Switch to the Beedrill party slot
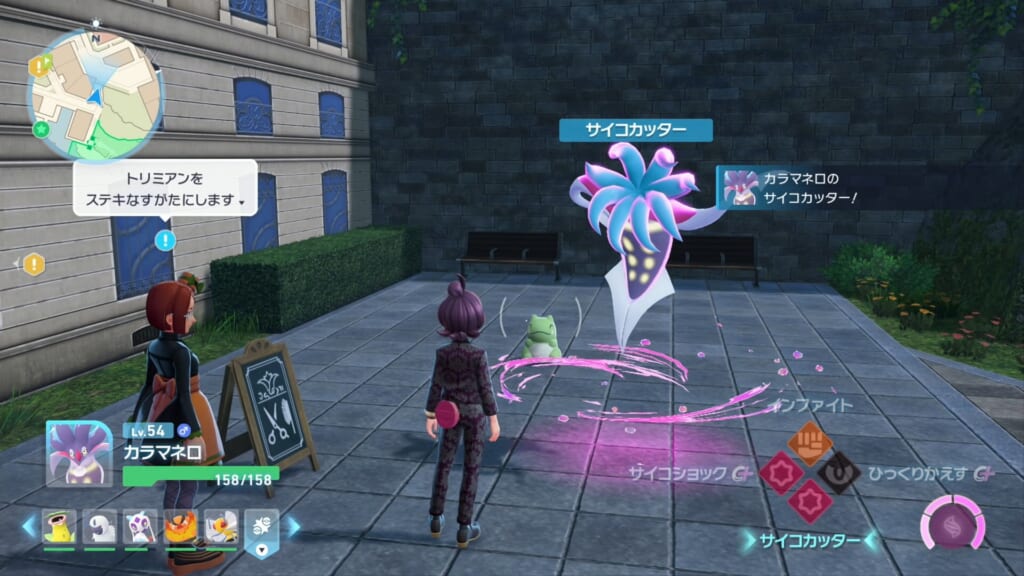Screen dimensions: 1024x576 [x=221, y=528]
